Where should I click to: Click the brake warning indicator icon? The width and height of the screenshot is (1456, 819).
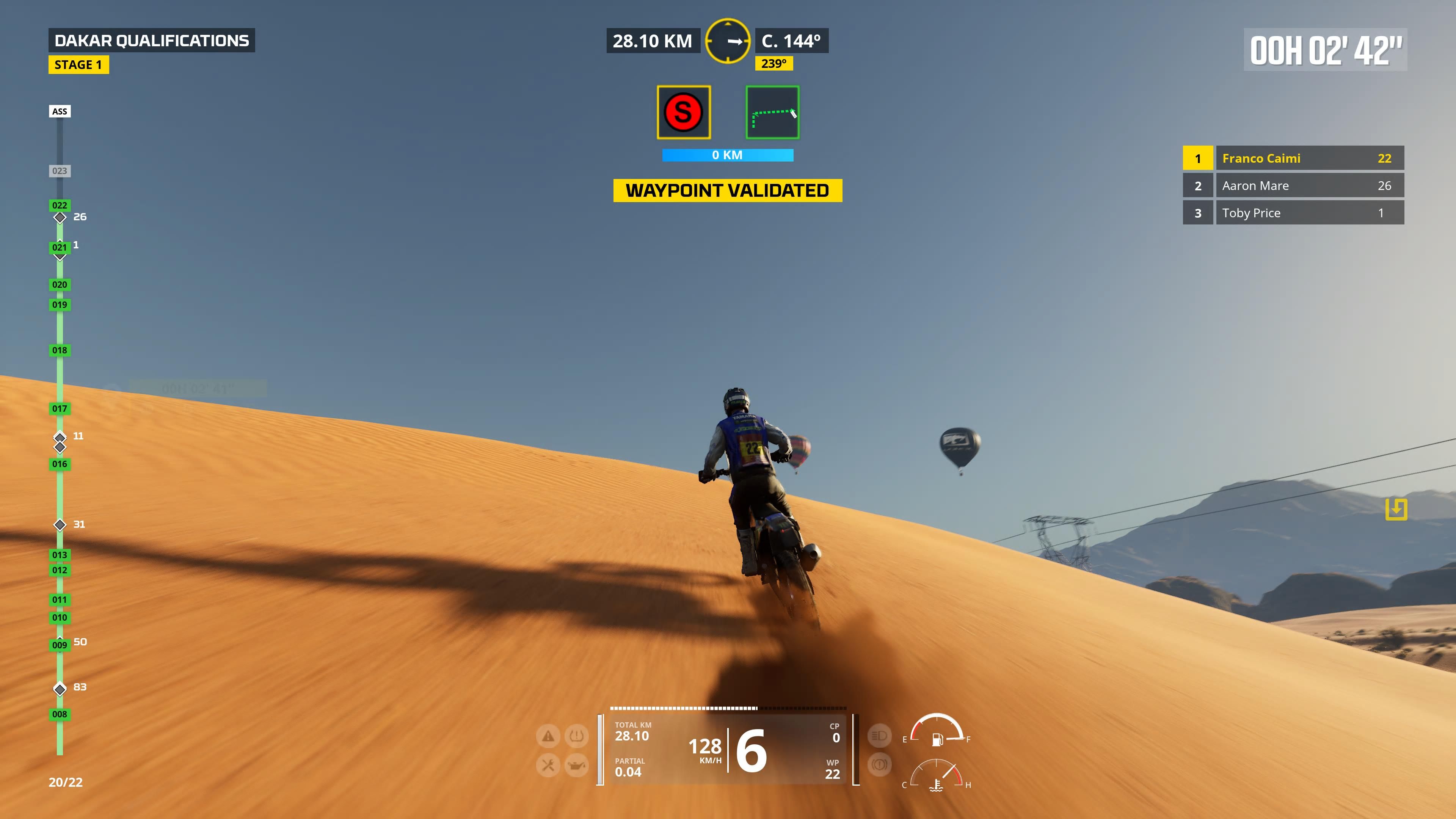coord(879,765)
